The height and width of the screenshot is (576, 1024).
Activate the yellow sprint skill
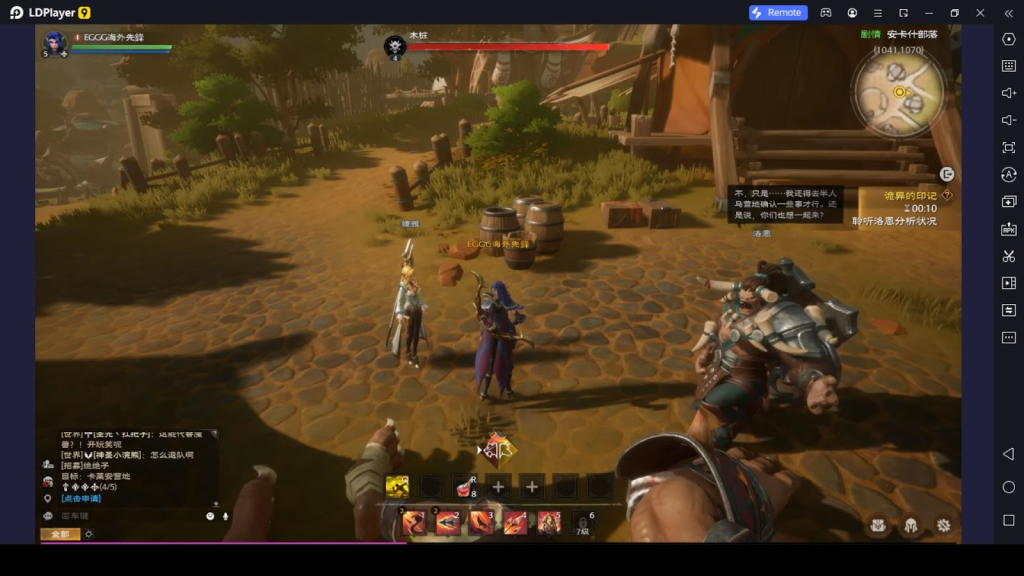[x=397, y=487]
